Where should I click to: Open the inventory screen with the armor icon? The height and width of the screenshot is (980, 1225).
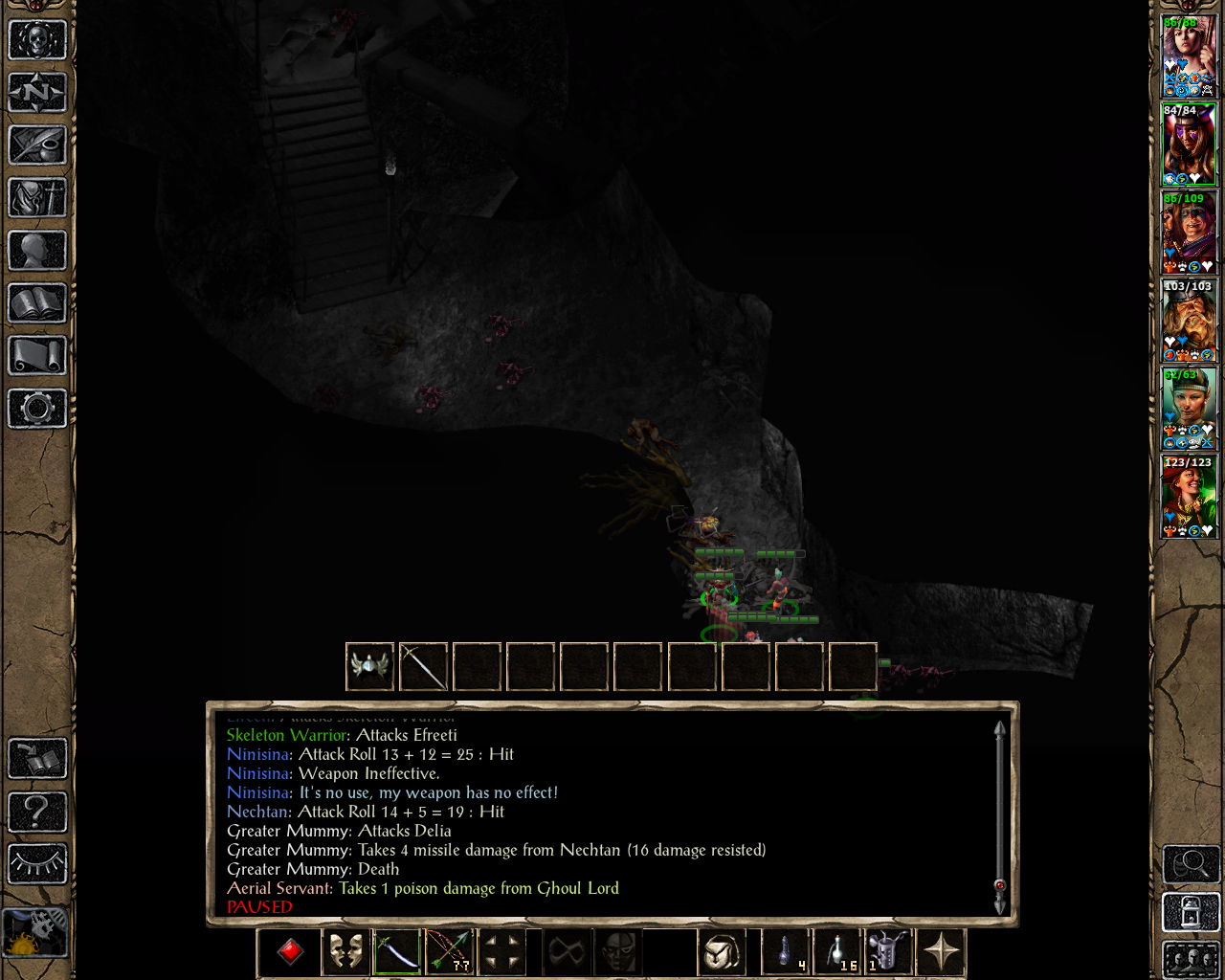coord(36,198)
